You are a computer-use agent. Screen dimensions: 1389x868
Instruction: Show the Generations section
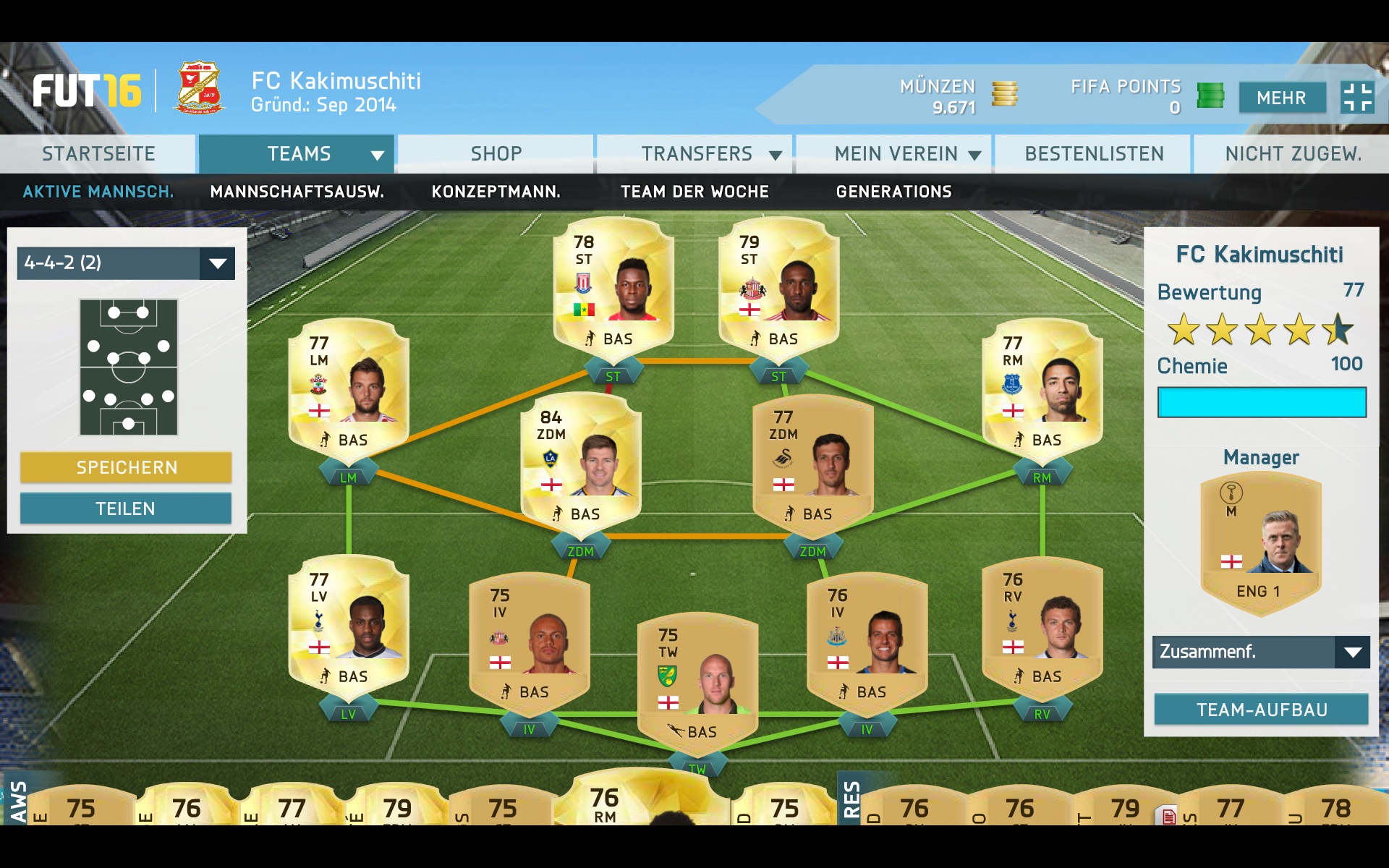coord(893,192)
